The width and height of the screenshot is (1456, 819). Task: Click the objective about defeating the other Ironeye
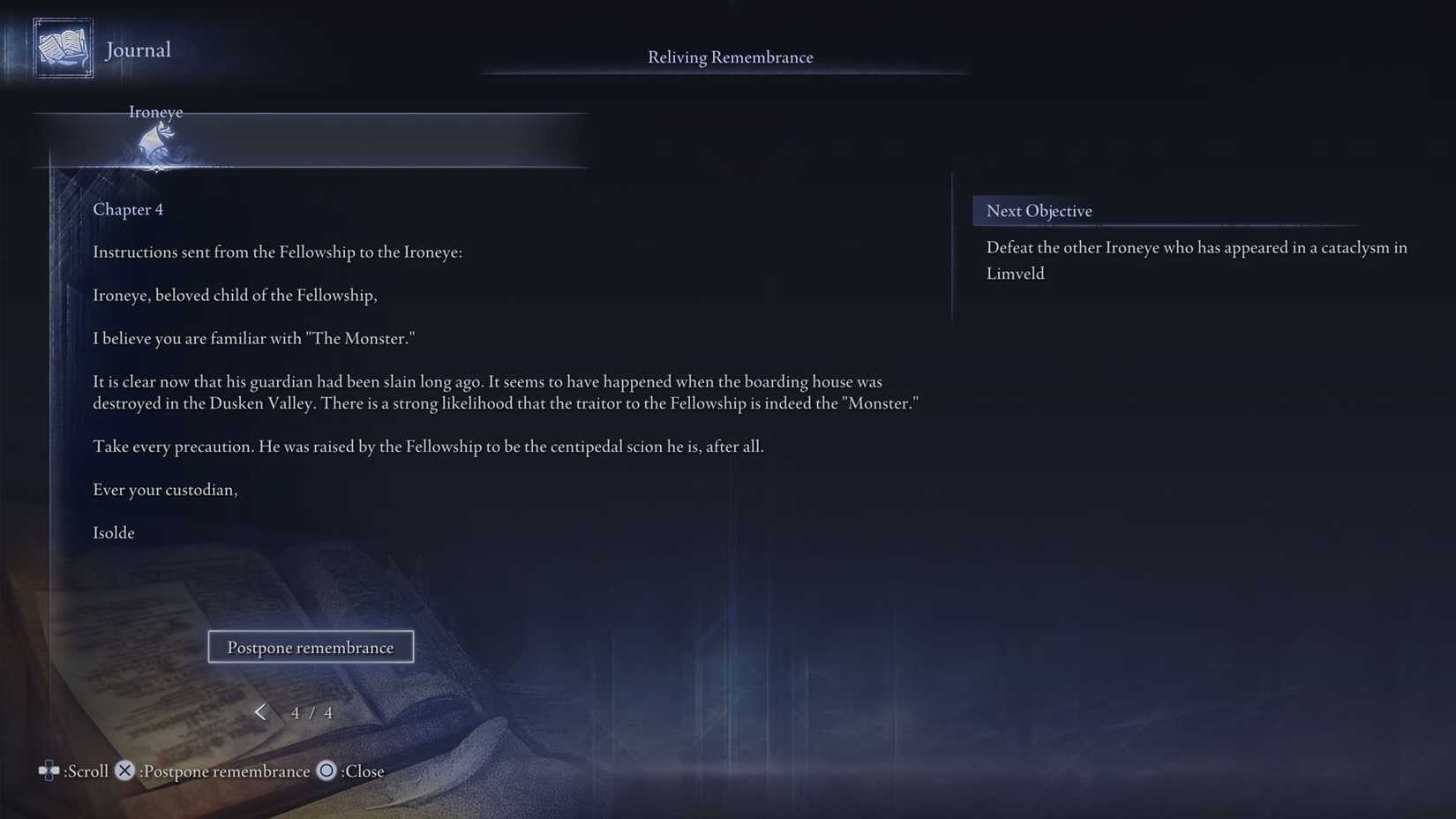pyautogui.click(x=1196, y=260)
